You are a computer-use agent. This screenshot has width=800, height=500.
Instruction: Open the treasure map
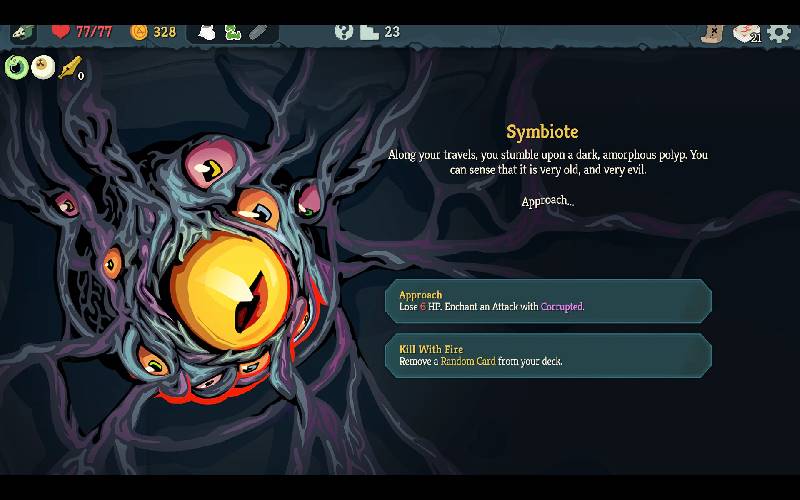[x=711, y=32]
